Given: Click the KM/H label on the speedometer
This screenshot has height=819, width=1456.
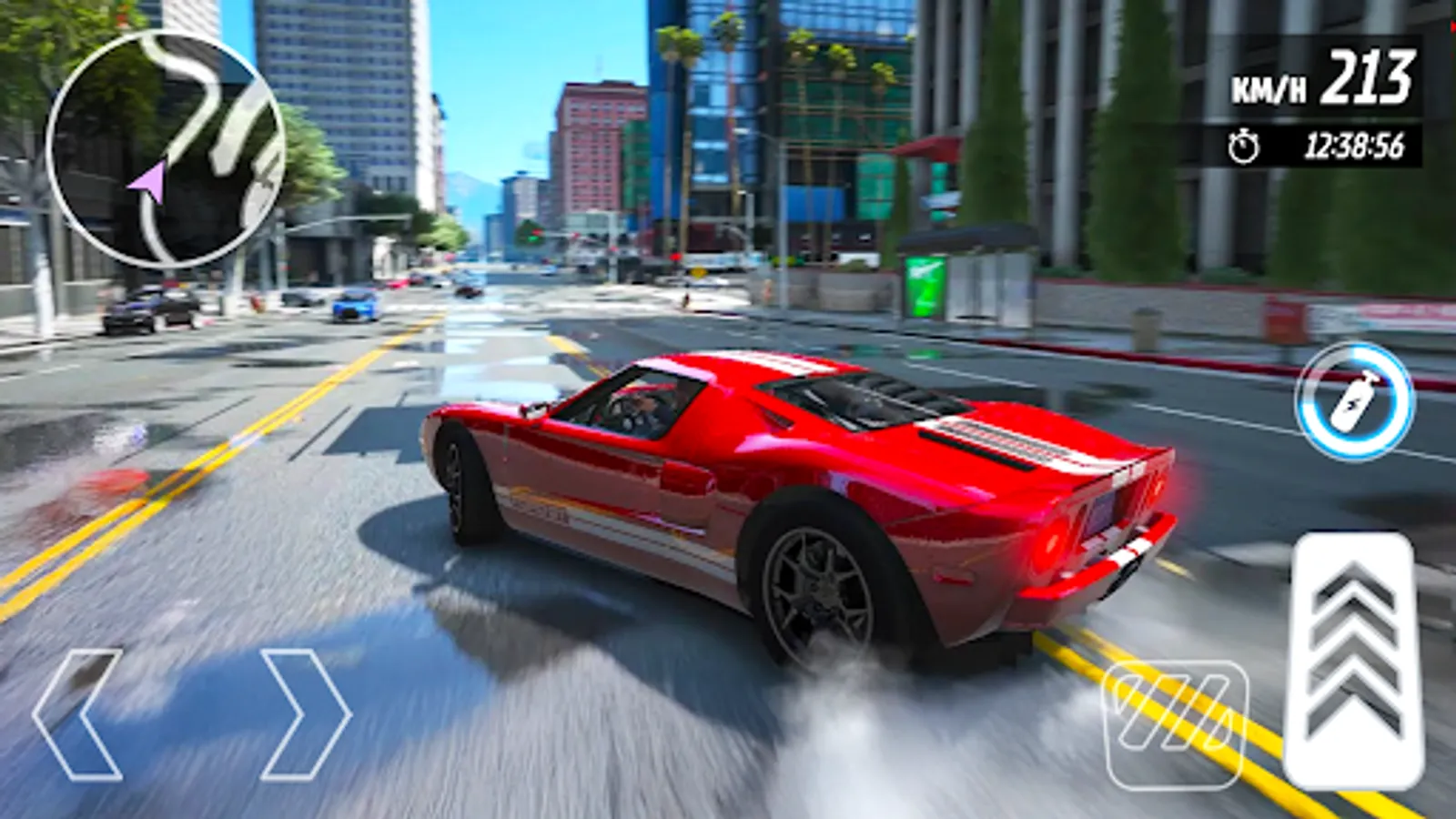Looking at the screenshot, I should tap(1271, 86).
